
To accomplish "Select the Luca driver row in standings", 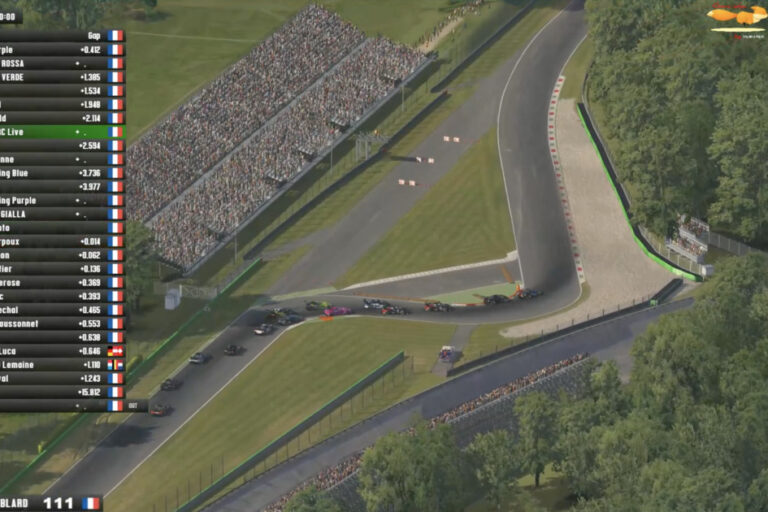I will [x=60, y=351].
